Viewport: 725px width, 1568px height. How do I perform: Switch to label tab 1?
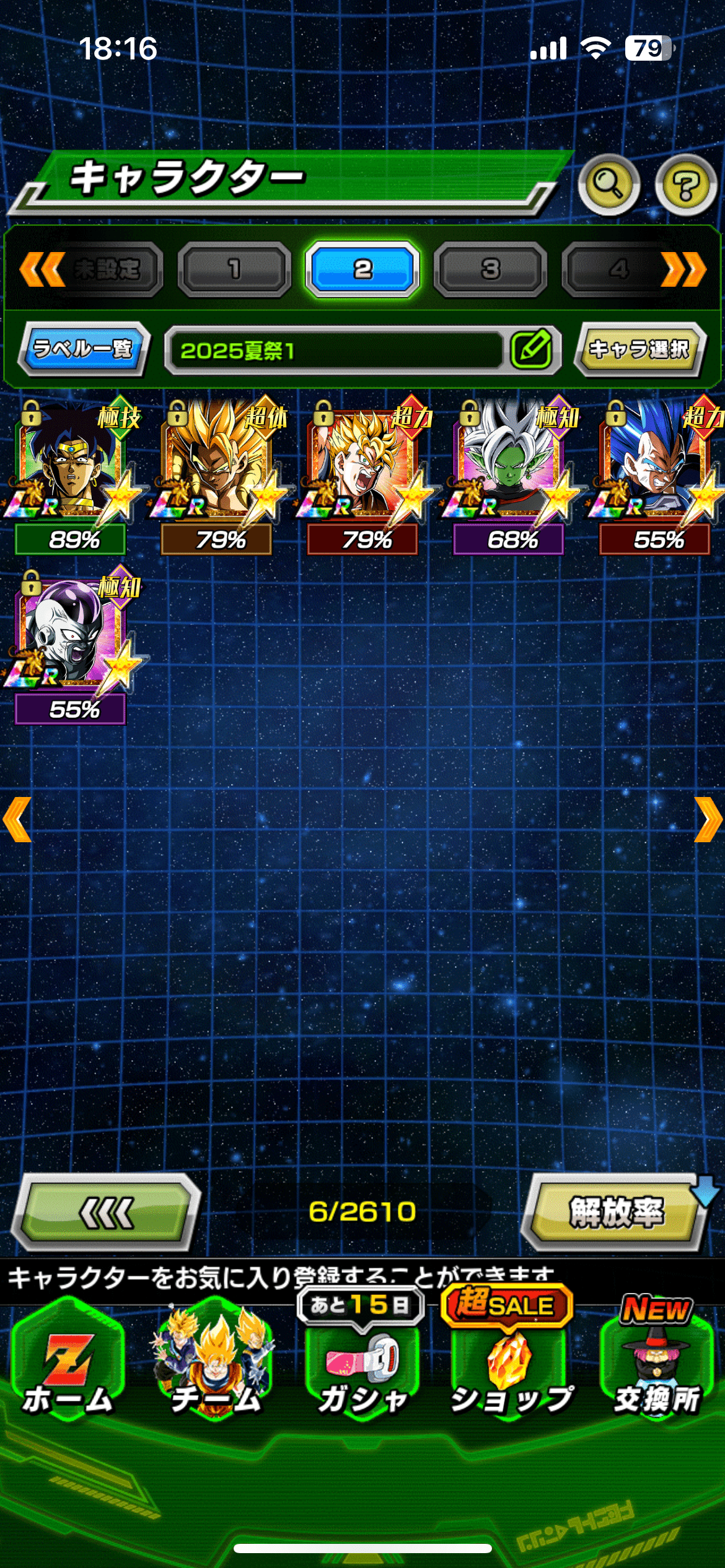tap(234, 269)
